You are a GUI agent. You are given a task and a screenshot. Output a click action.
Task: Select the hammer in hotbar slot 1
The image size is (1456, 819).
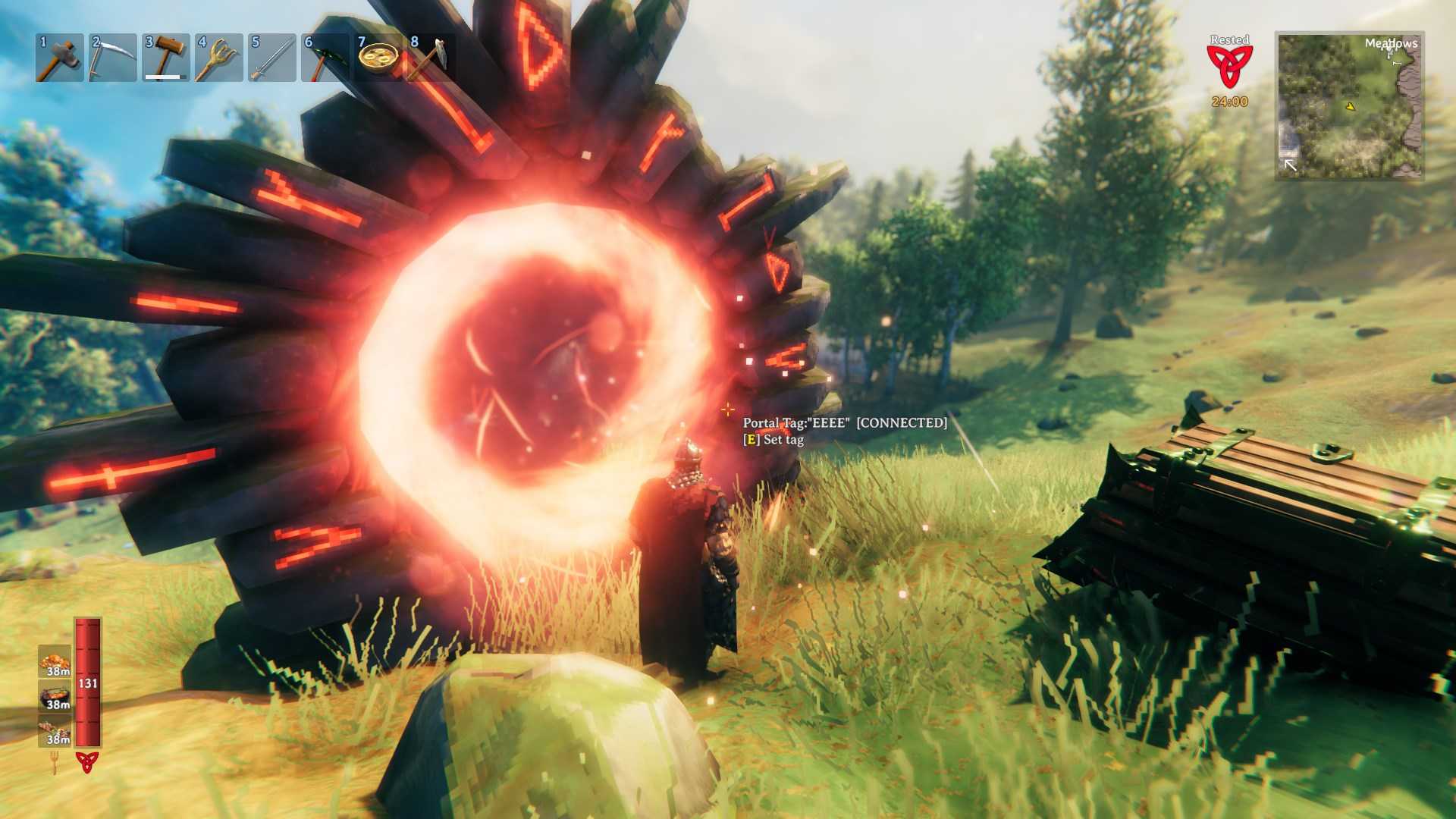[x=59, y=57]
